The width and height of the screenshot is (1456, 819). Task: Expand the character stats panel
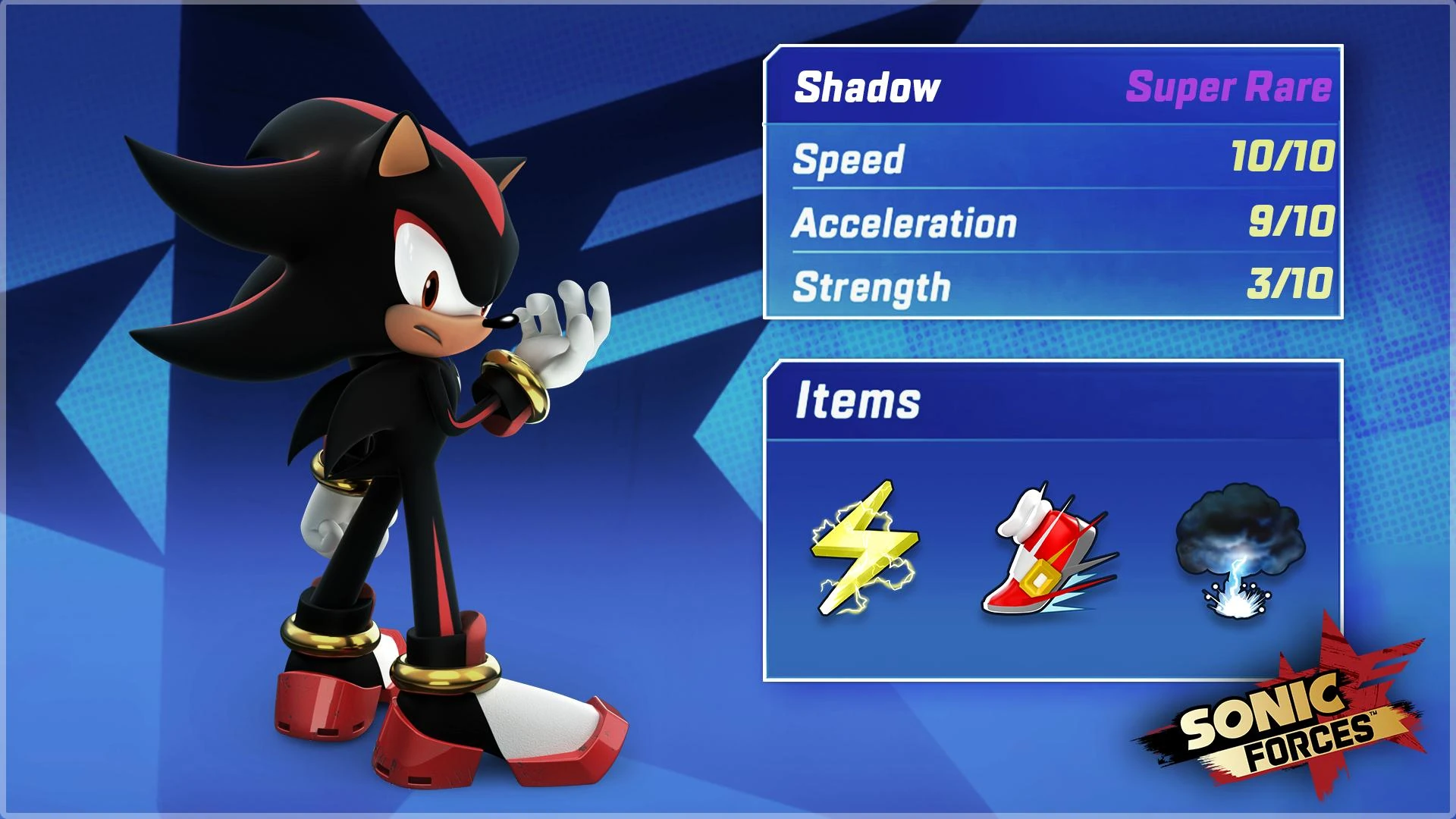[x=1054, y=182]
